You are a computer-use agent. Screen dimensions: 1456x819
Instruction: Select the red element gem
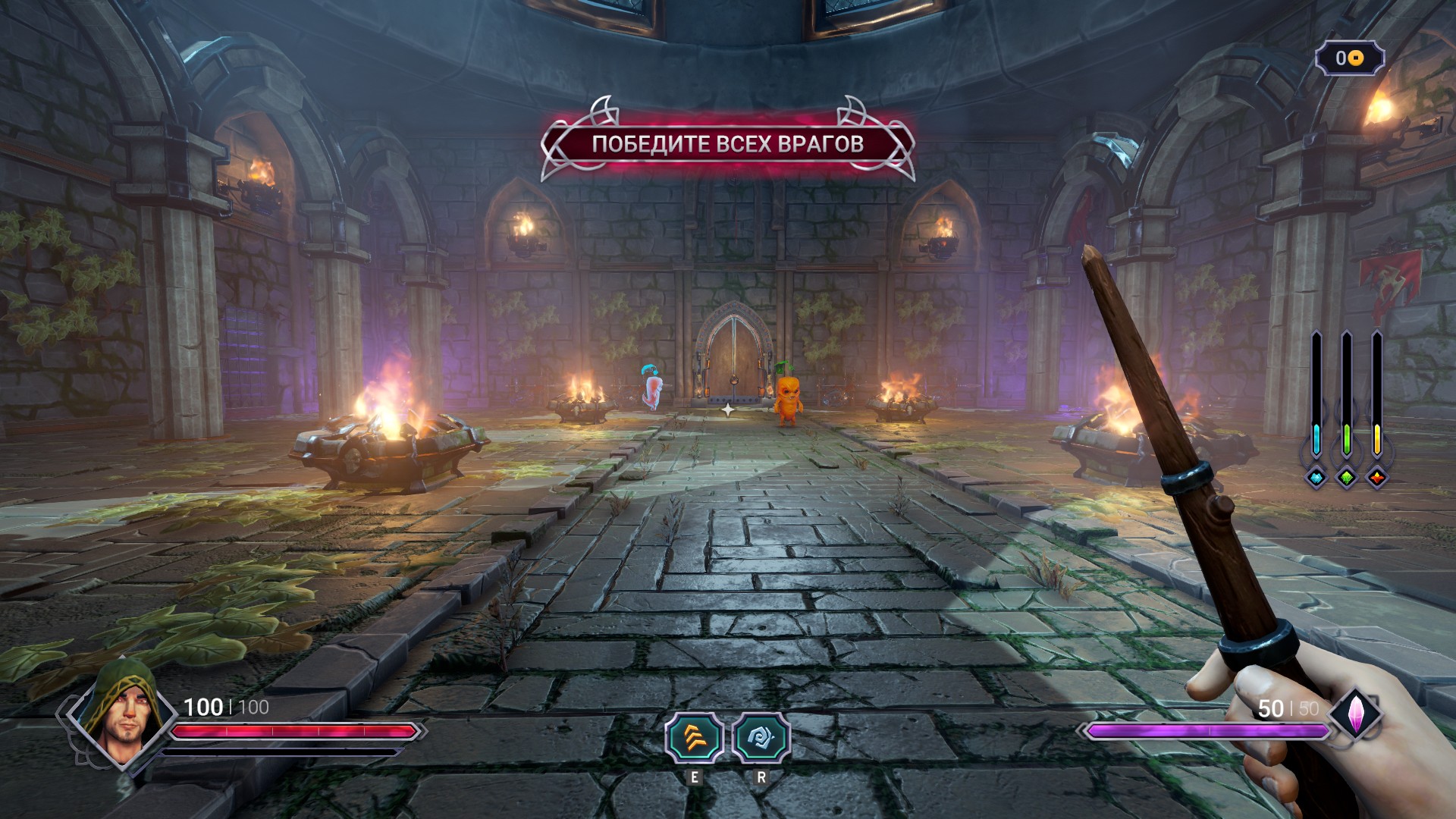[1376, 478]
